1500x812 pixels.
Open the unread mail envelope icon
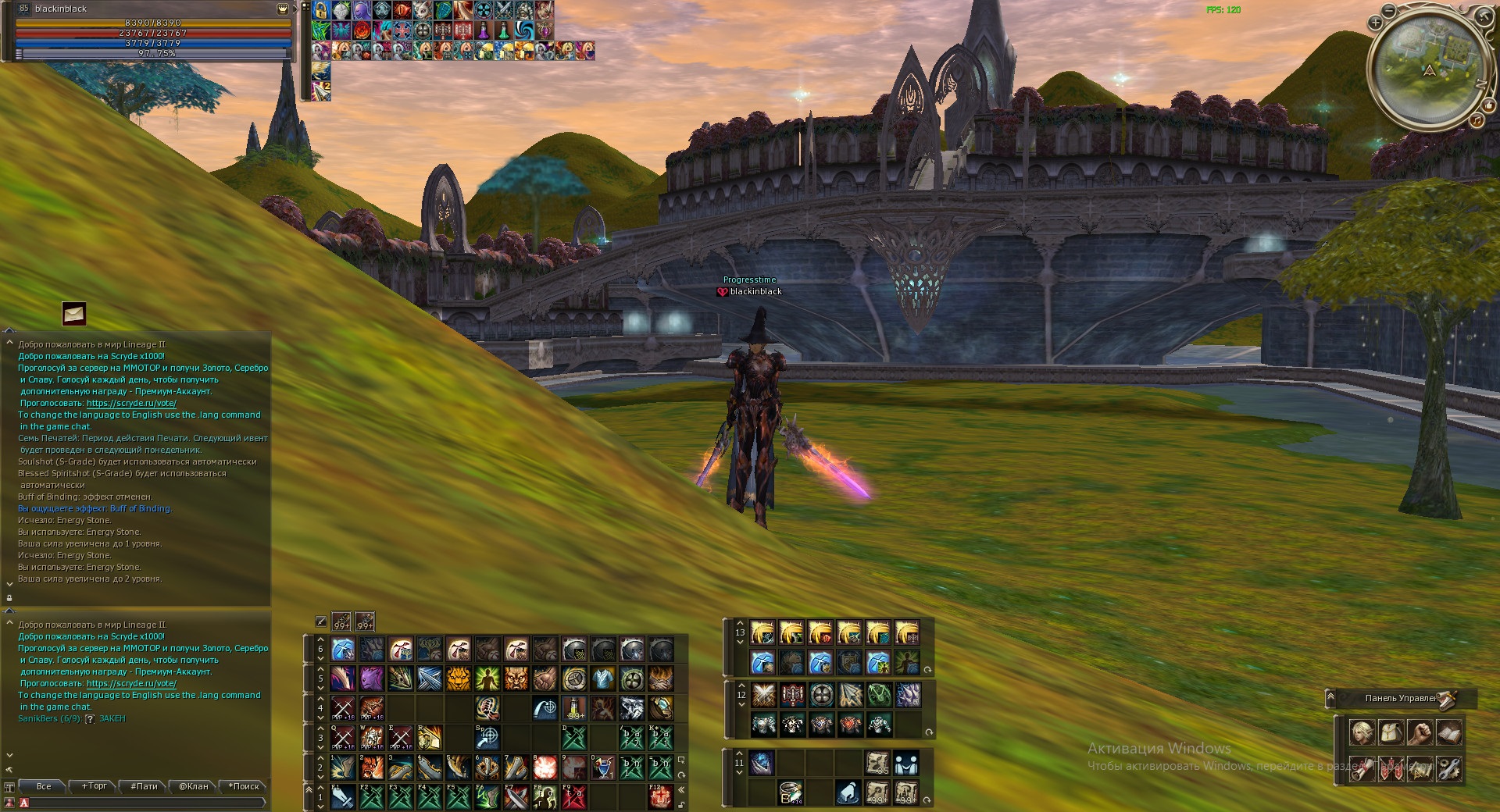point(74,314)
